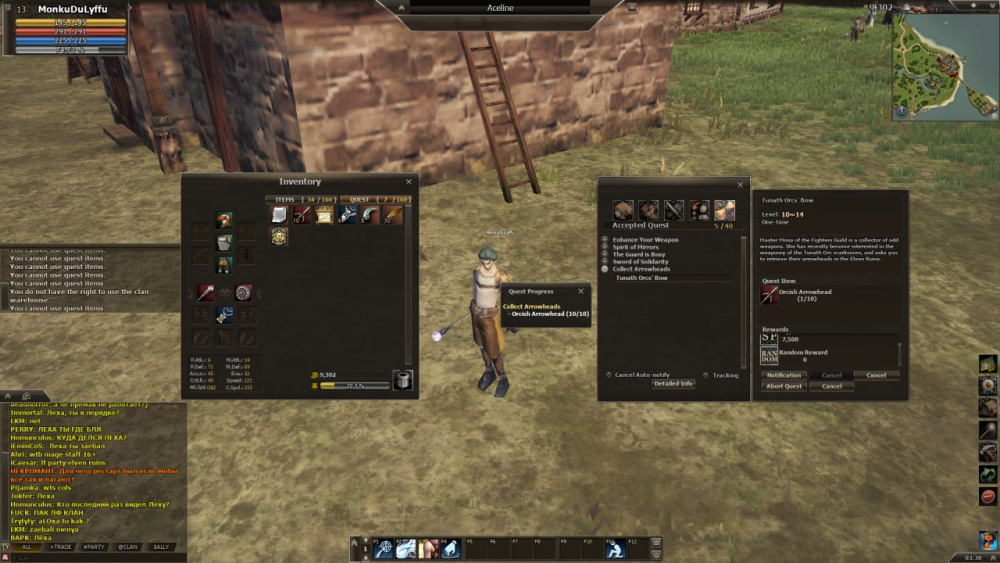Switch chat to the Trade channel tab

tap(61, 547)
